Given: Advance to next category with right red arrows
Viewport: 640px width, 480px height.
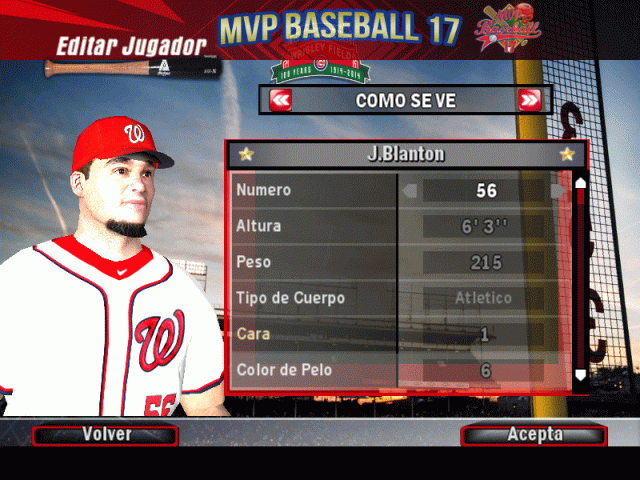Looking at the screenshot, I should (529, 100).
